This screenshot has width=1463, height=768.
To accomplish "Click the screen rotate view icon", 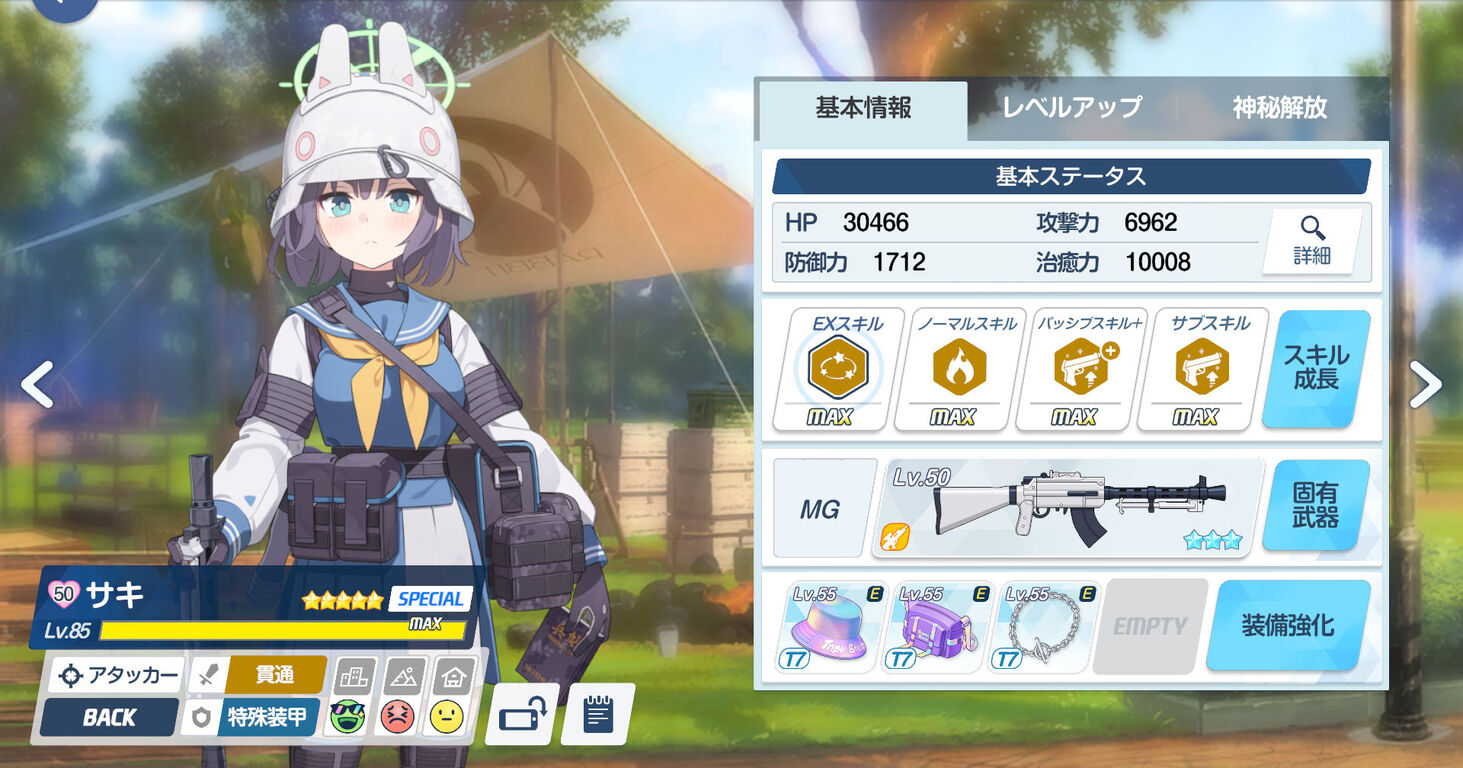I will tap(522, 714).
